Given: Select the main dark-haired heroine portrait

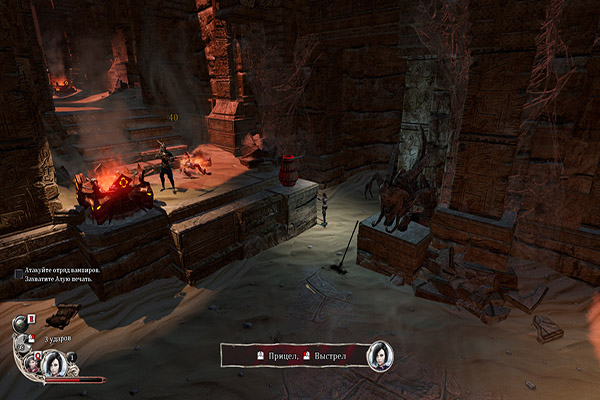Looking at the screenshot, I should (56, 365).
